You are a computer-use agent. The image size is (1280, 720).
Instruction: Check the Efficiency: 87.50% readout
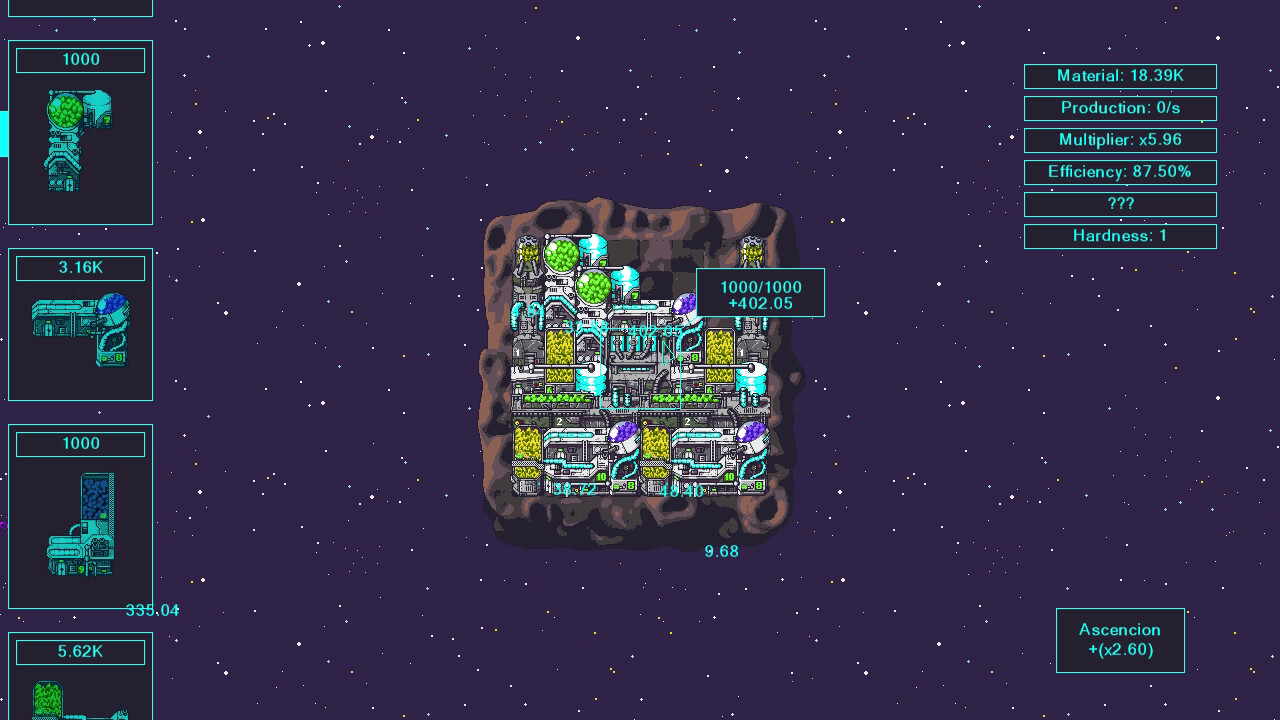[x=1120, y=172]
